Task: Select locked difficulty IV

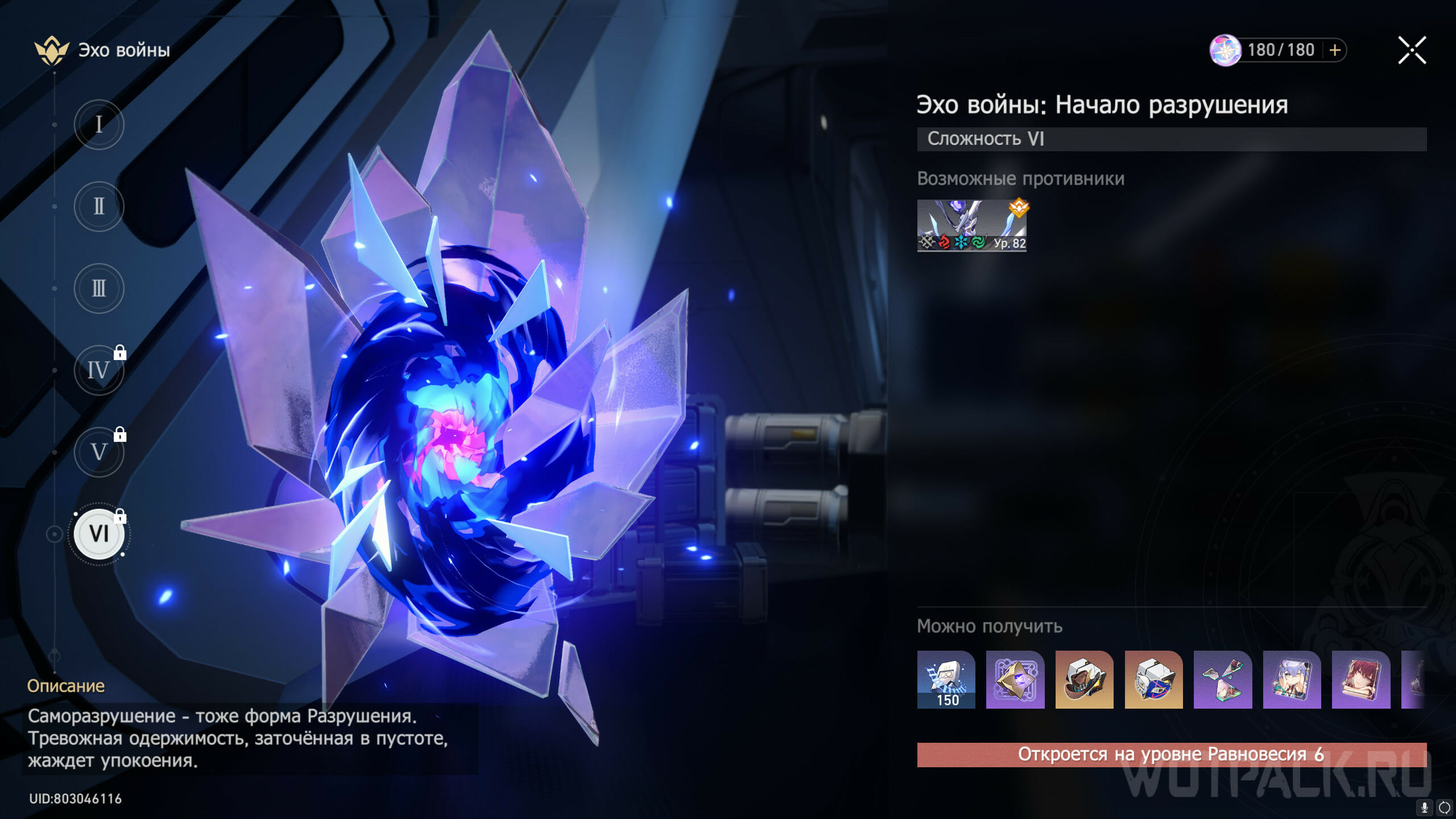Action: 99,370
